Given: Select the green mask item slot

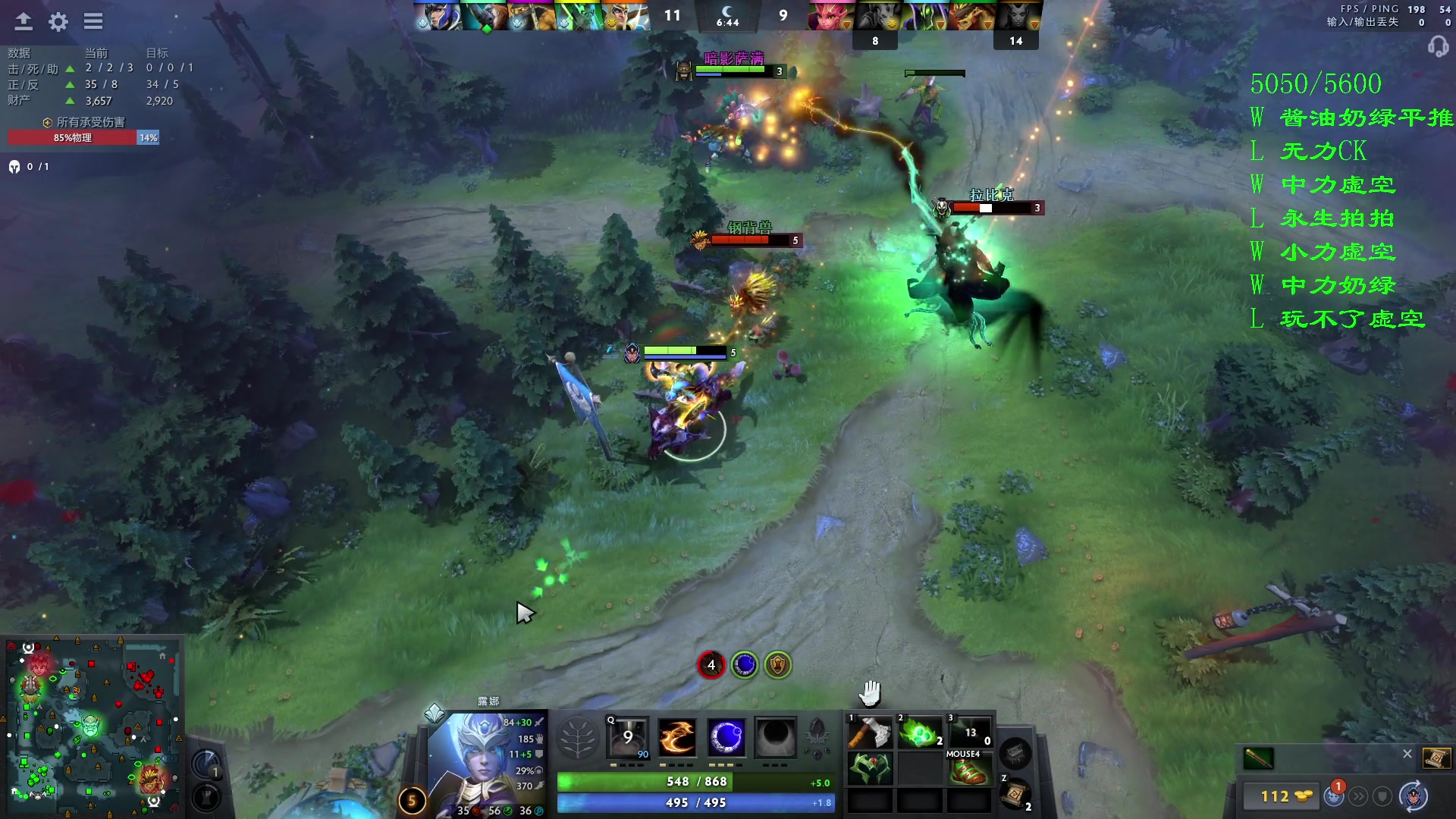Looking at the screenshot, I should pyautogui.click(x=869, y=769).
